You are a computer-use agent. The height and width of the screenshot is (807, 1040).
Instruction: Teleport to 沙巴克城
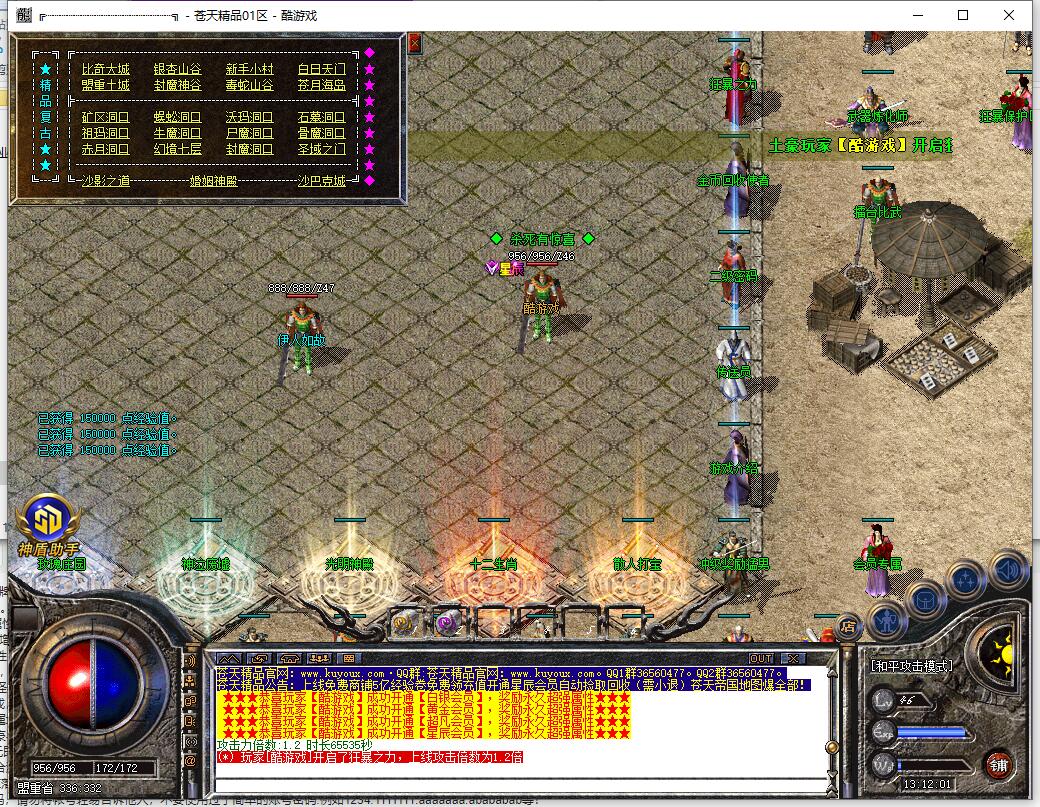[321, 181]
